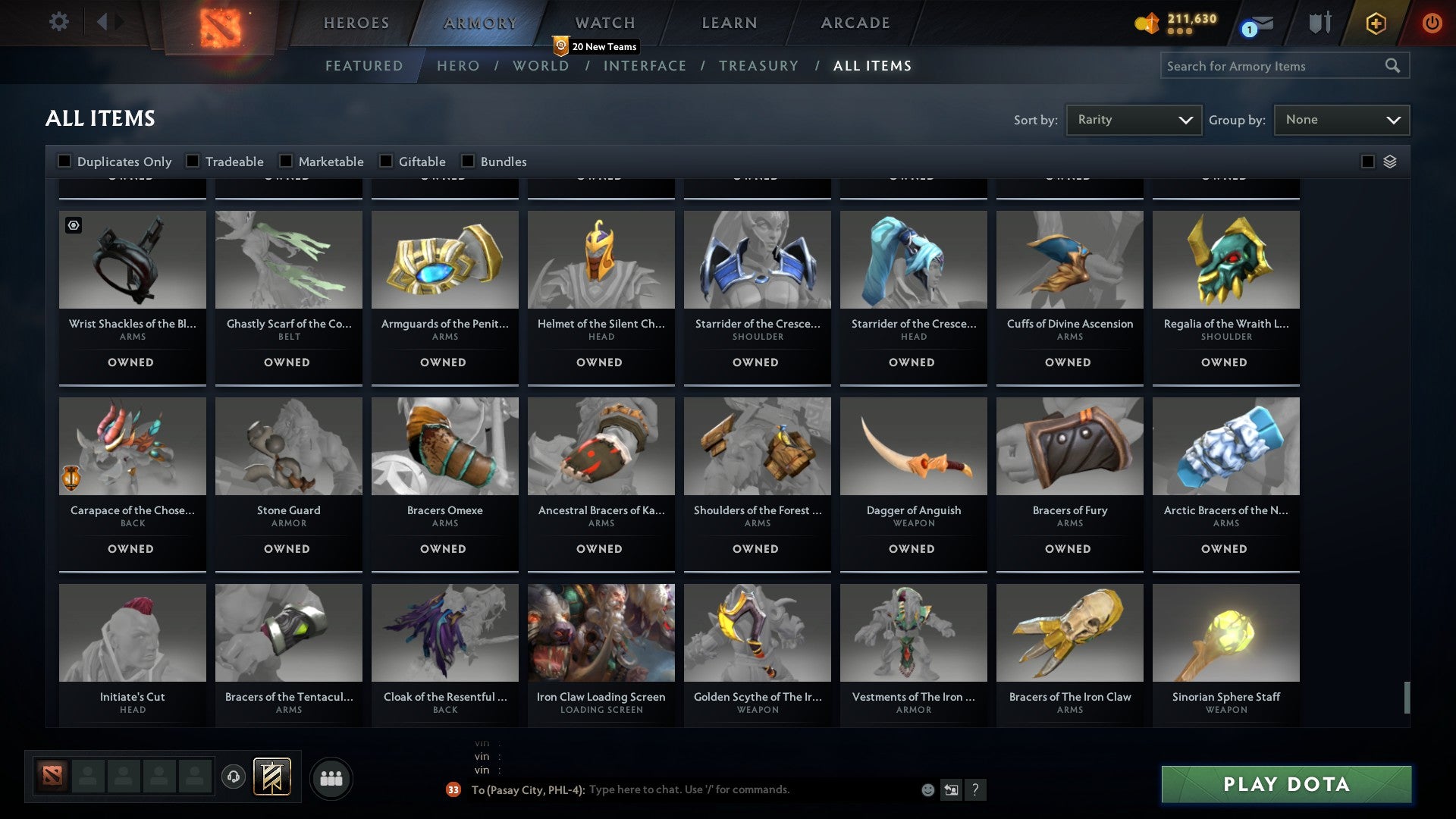Open the Sort by Rarity dropdown

(x=1133, y=119)
